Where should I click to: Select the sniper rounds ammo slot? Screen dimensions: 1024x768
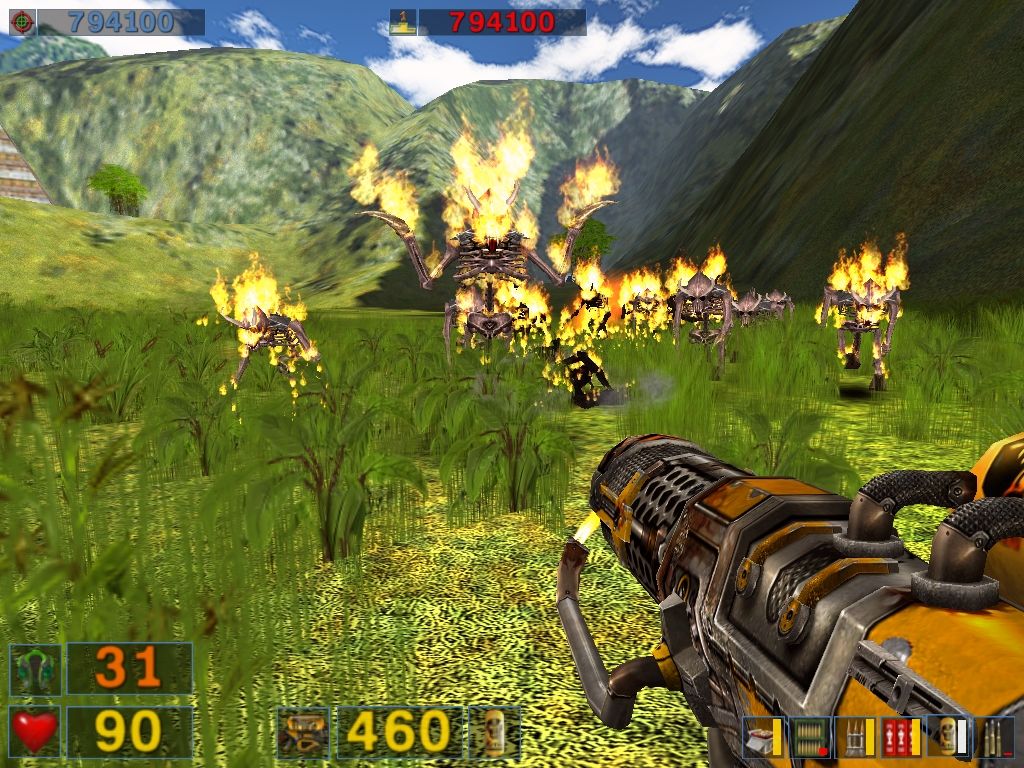tap(993, 737)
